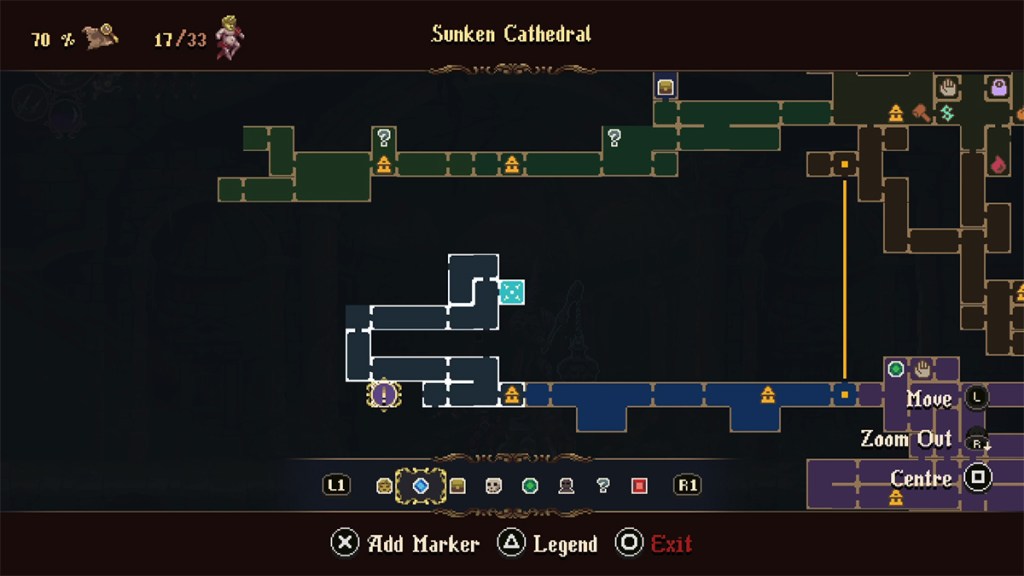Click the teal S-shaped symbol on the map
Screen dimensions: 1024x576
pyautogui.click(x=946, y=113)
